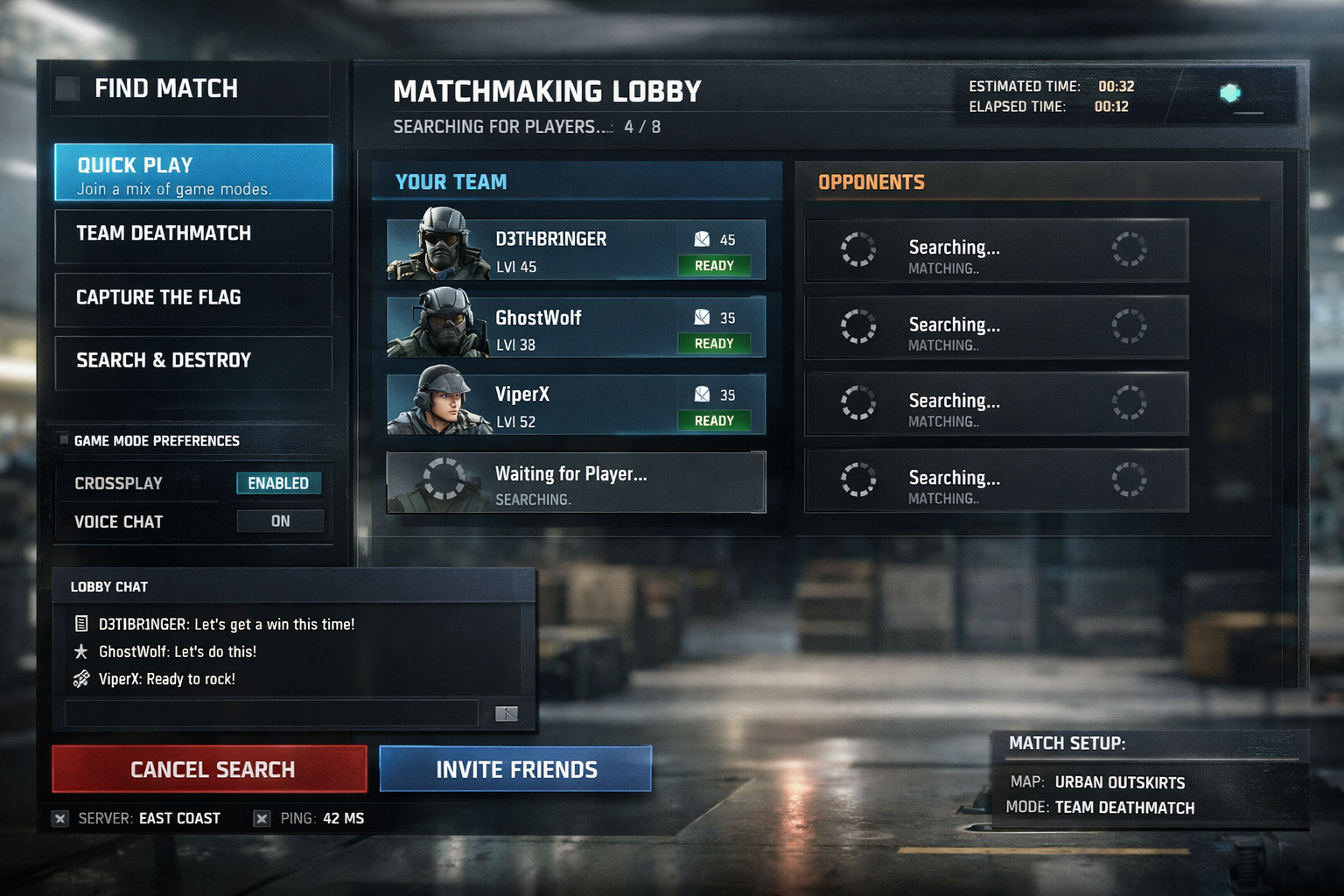Screen dimensions: 1344x896
Task: Pick the Search & Destroy mode
Action: point(193,361)
